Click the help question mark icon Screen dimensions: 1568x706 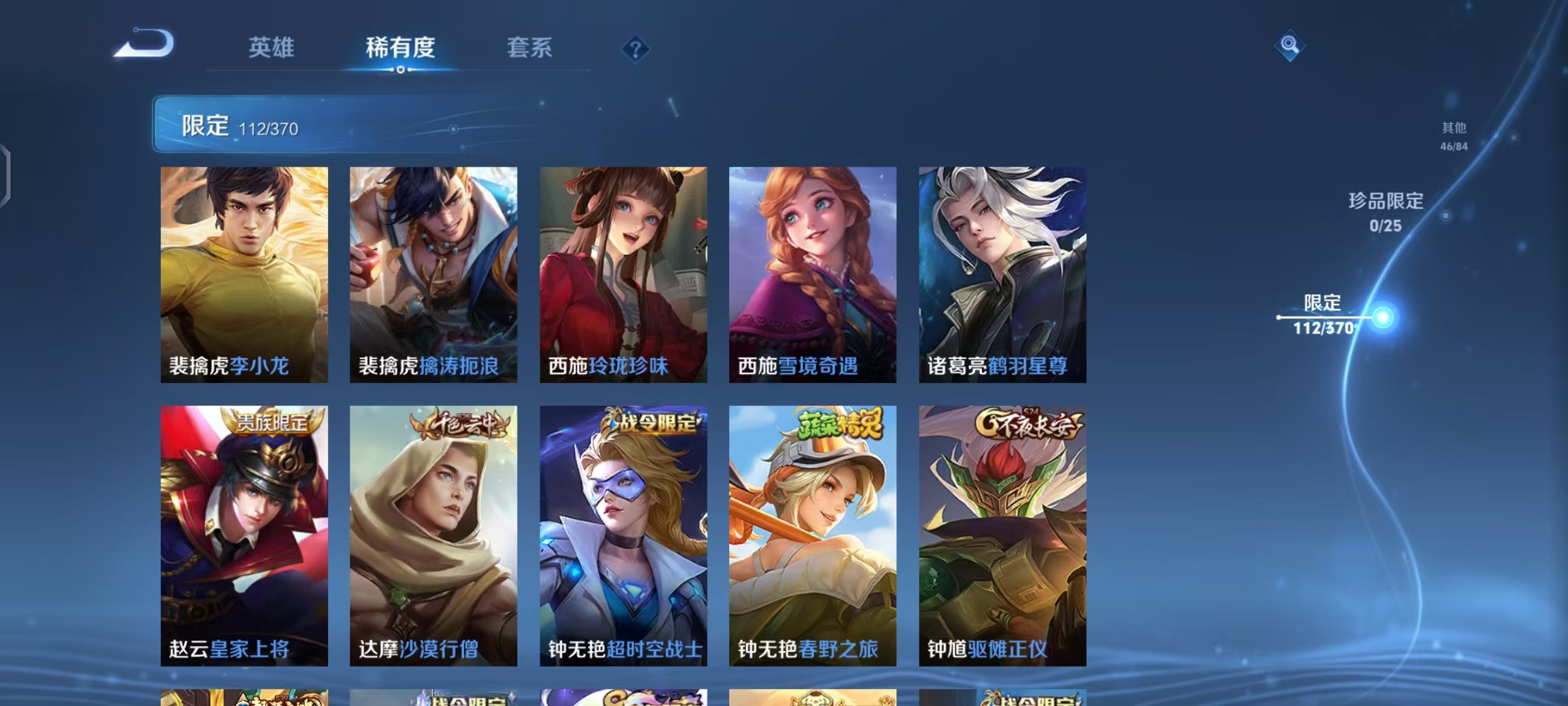pos(636,46)
